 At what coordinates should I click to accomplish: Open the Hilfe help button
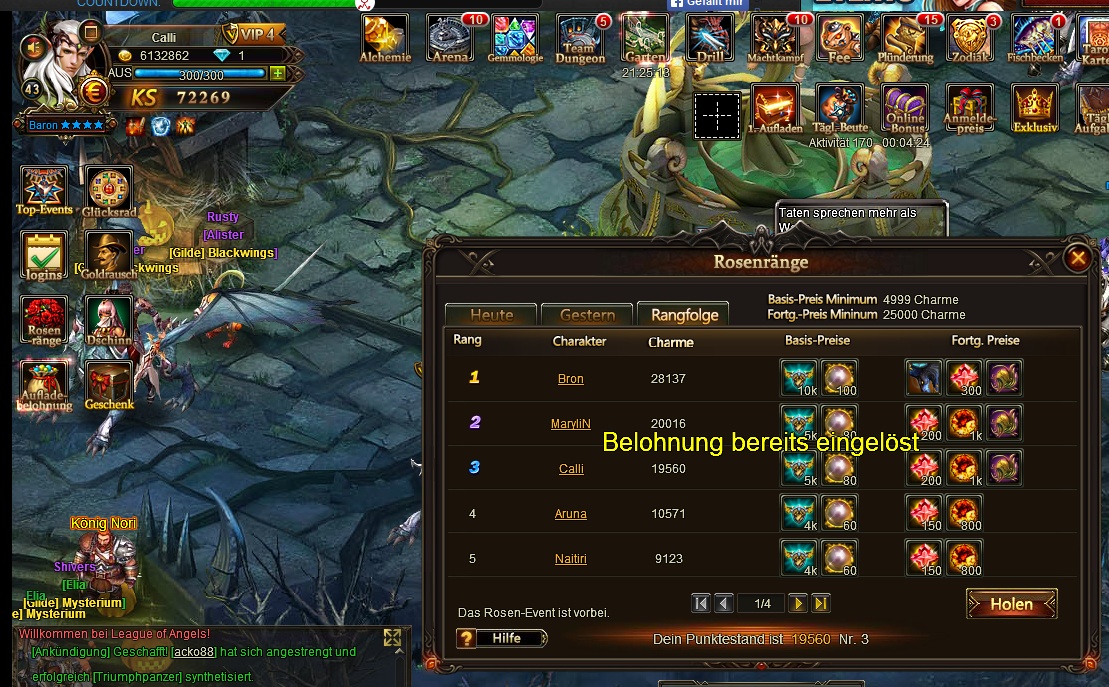coord(502,638)
